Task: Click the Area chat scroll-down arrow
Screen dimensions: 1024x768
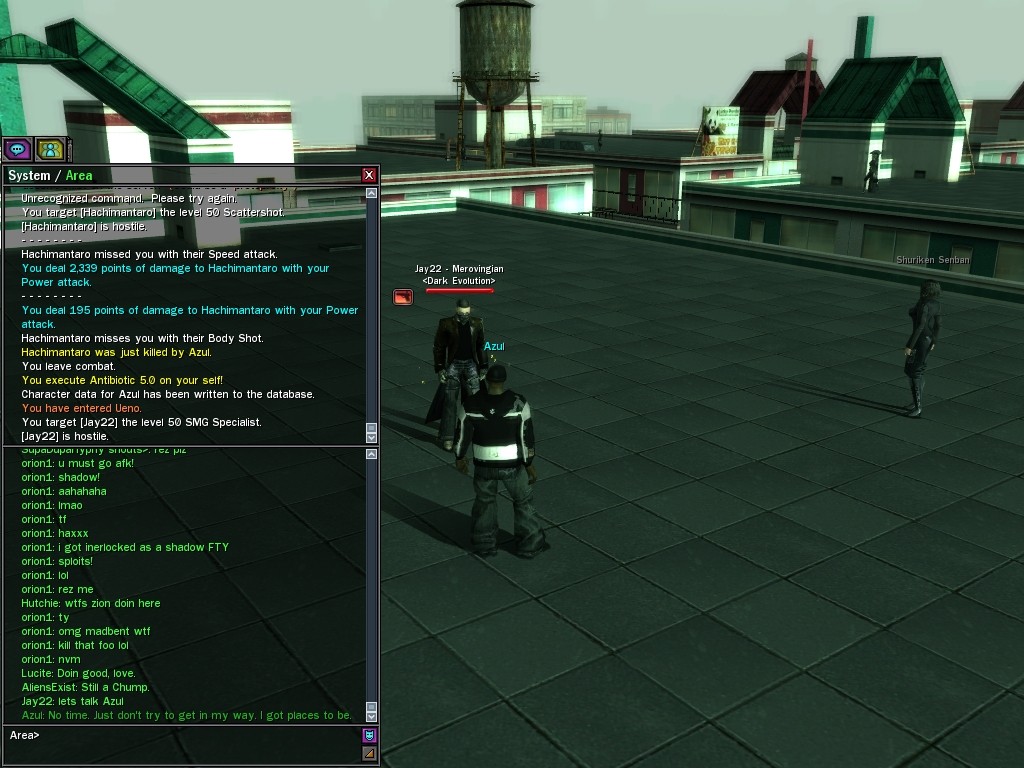Action: (x=372, y=714)
